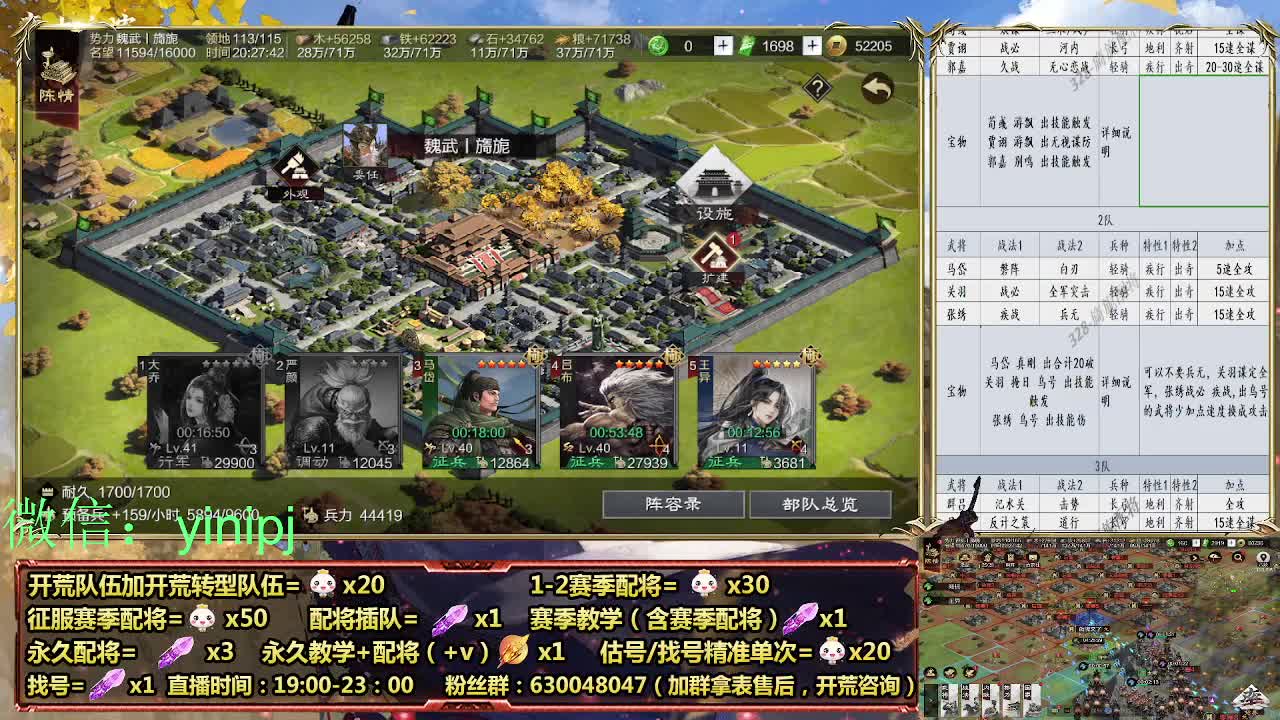Select the 大乔 hero portrait
1280x720 pixels.
(198, 405)
